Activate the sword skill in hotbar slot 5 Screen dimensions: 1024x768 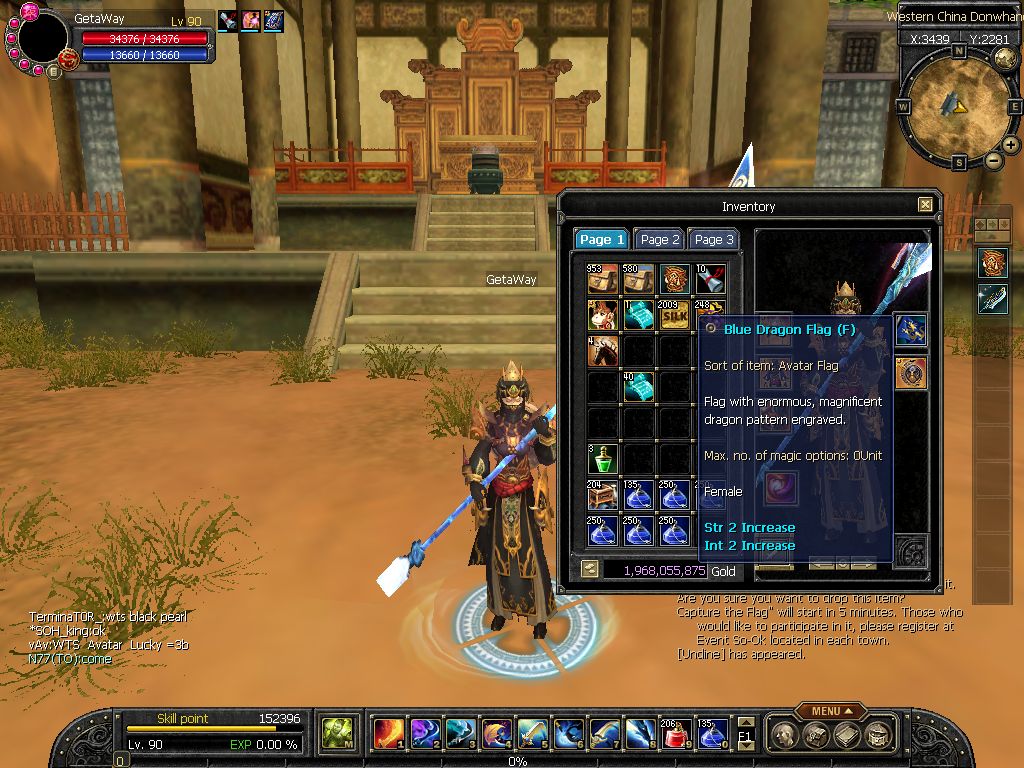532,734
